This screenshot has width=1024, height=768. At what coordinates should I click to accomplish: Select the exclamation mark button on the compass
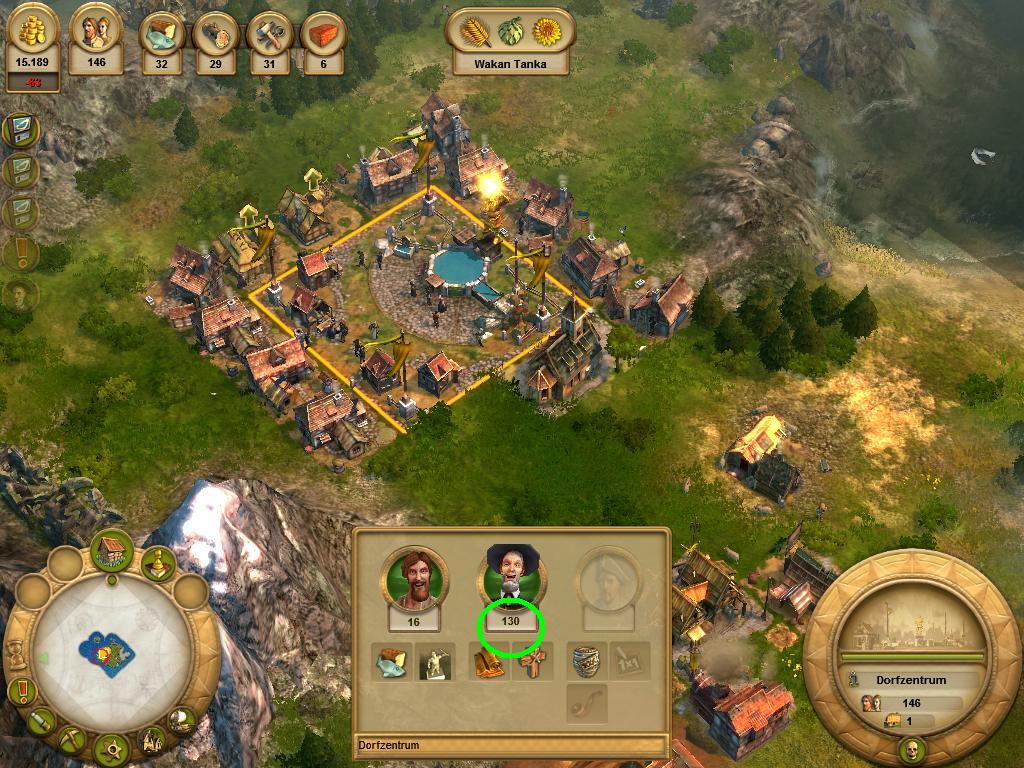point(22,691)
